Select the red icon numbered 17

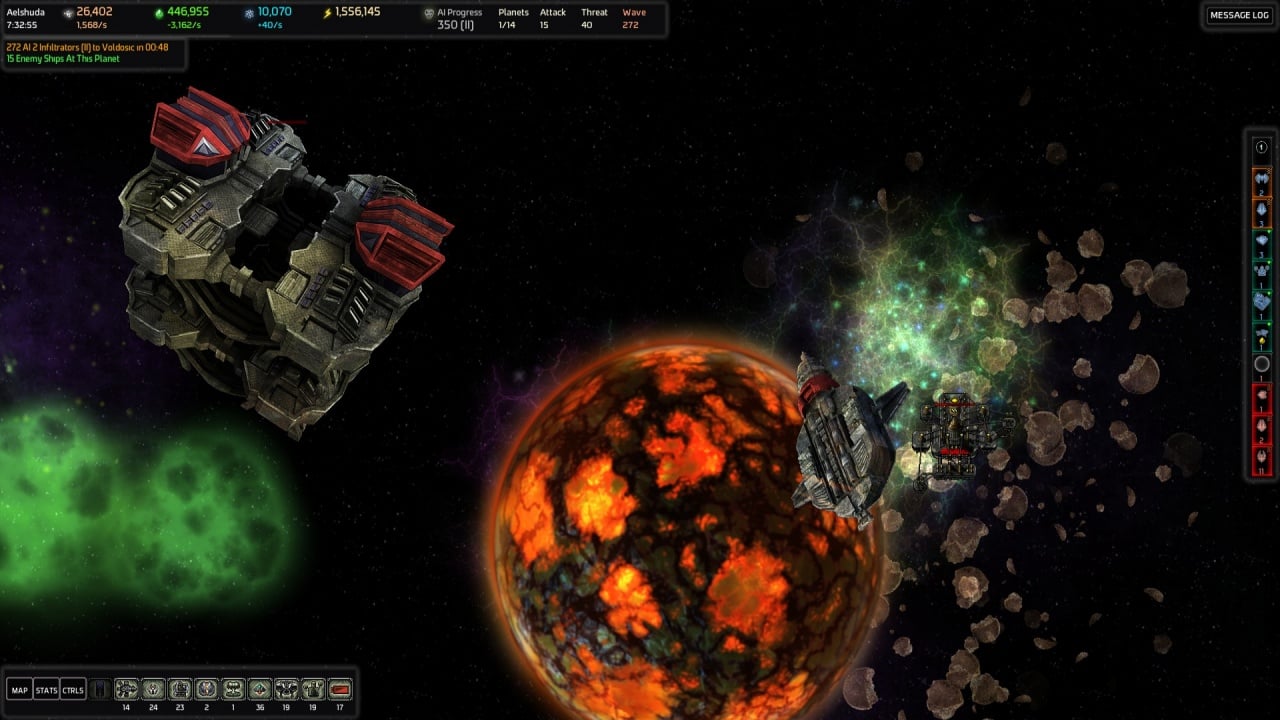(340, 689)
